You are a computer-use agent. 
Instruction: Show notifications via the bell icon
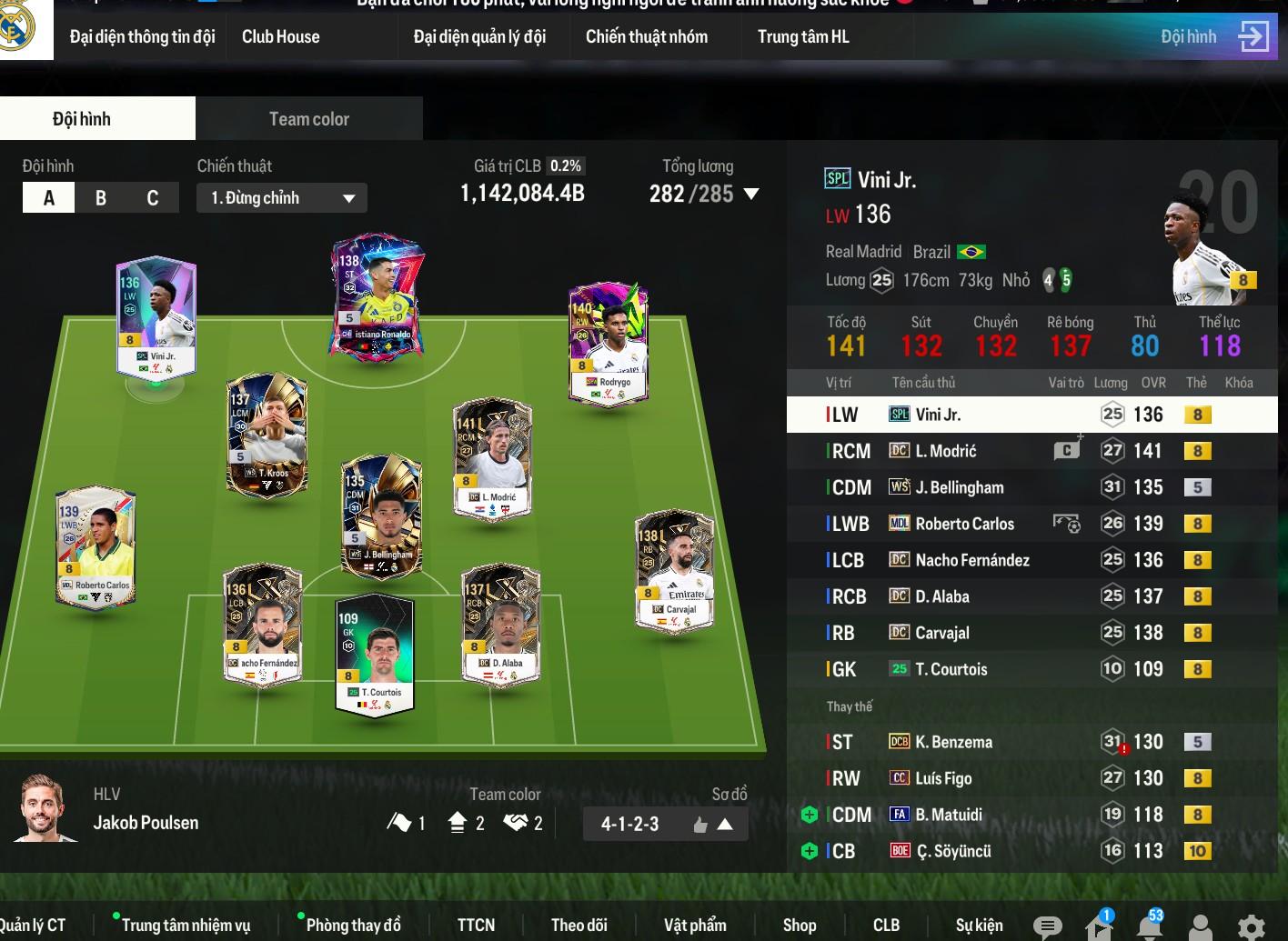coord(1150,926)
